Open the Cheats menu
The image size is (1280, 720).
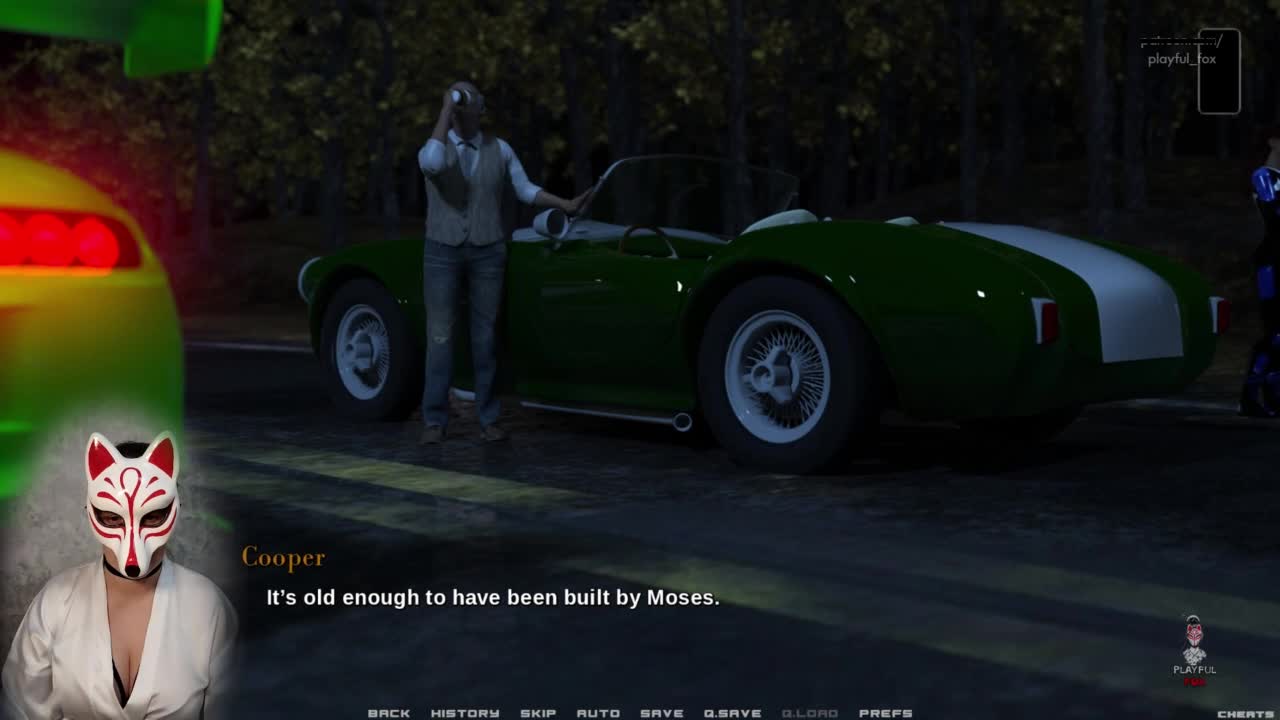tap(1245, 713)
